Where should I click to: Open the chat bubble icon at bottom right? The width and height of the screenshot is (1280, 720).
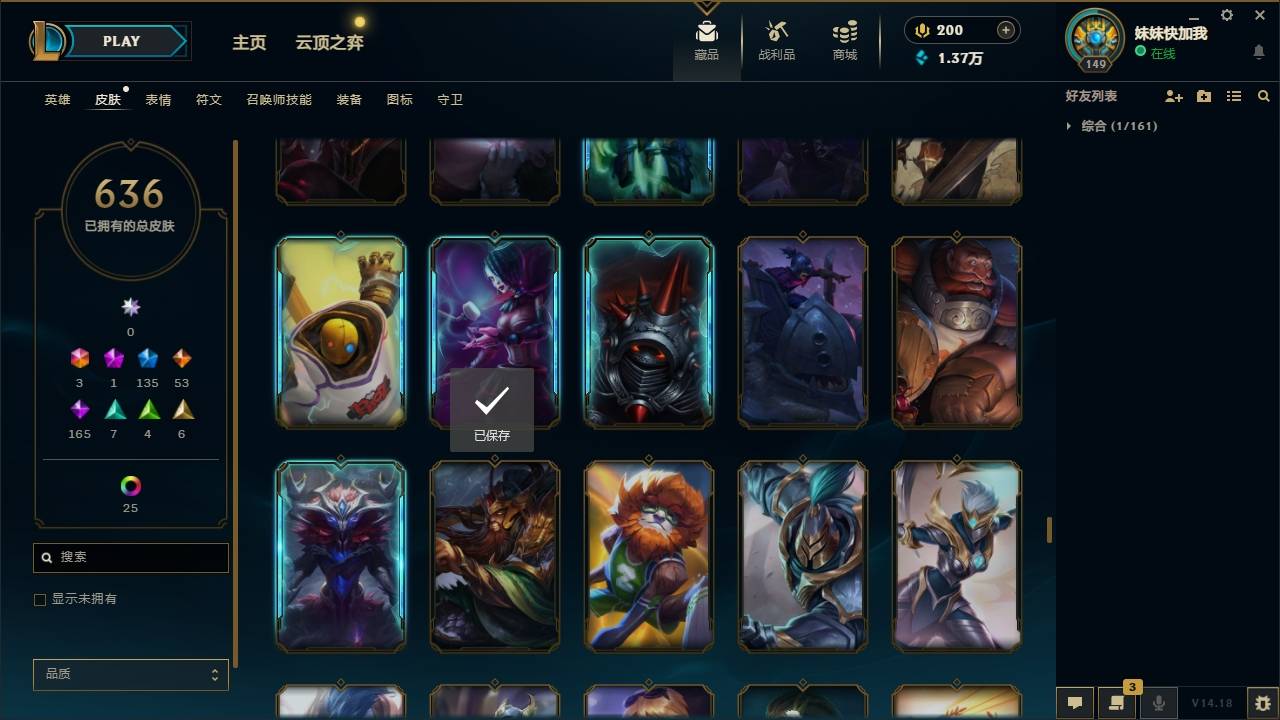[1074, 703]
